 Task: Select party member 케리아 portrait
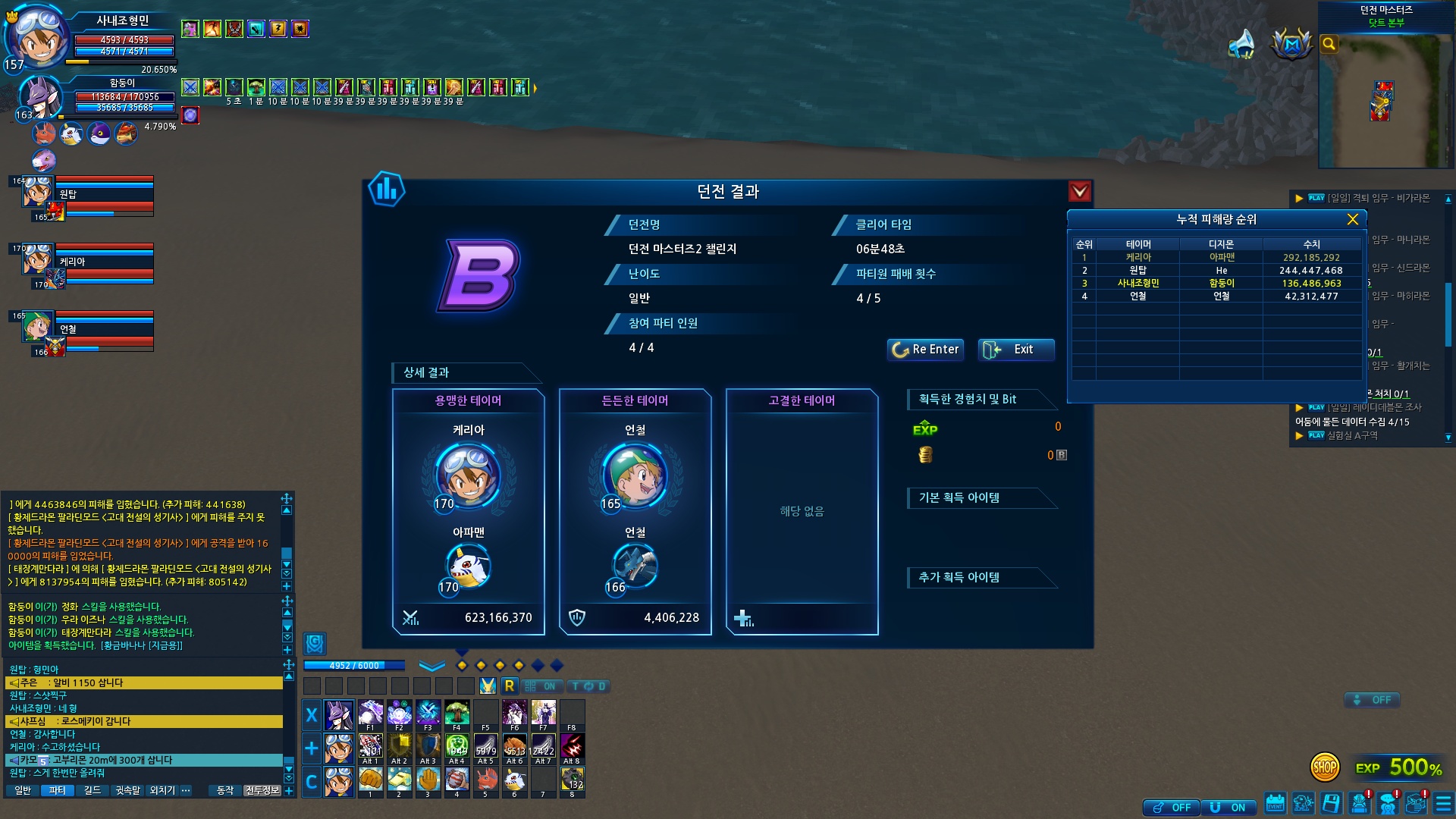coord(36,260)
